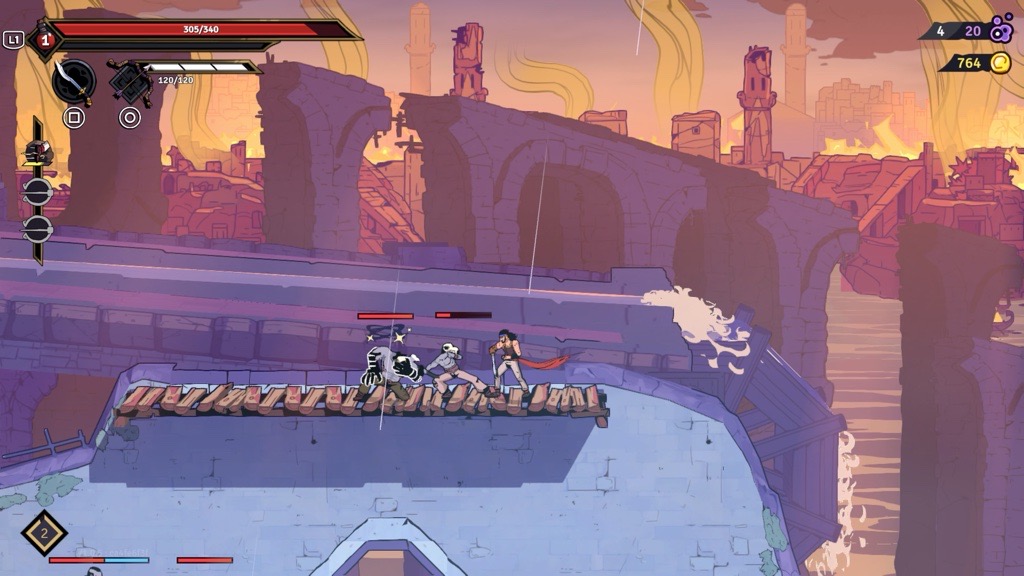Screen dimensions: 1024x576
Task: Click the gold coin currency icon
Action: pyautogui.click(x=1000, y=63)
